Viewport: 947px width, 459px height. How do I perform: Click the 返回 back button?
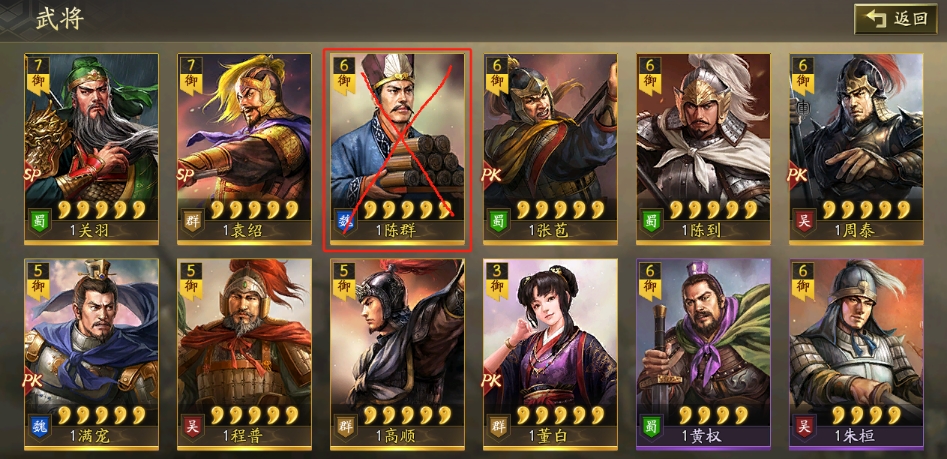(895, 19)
